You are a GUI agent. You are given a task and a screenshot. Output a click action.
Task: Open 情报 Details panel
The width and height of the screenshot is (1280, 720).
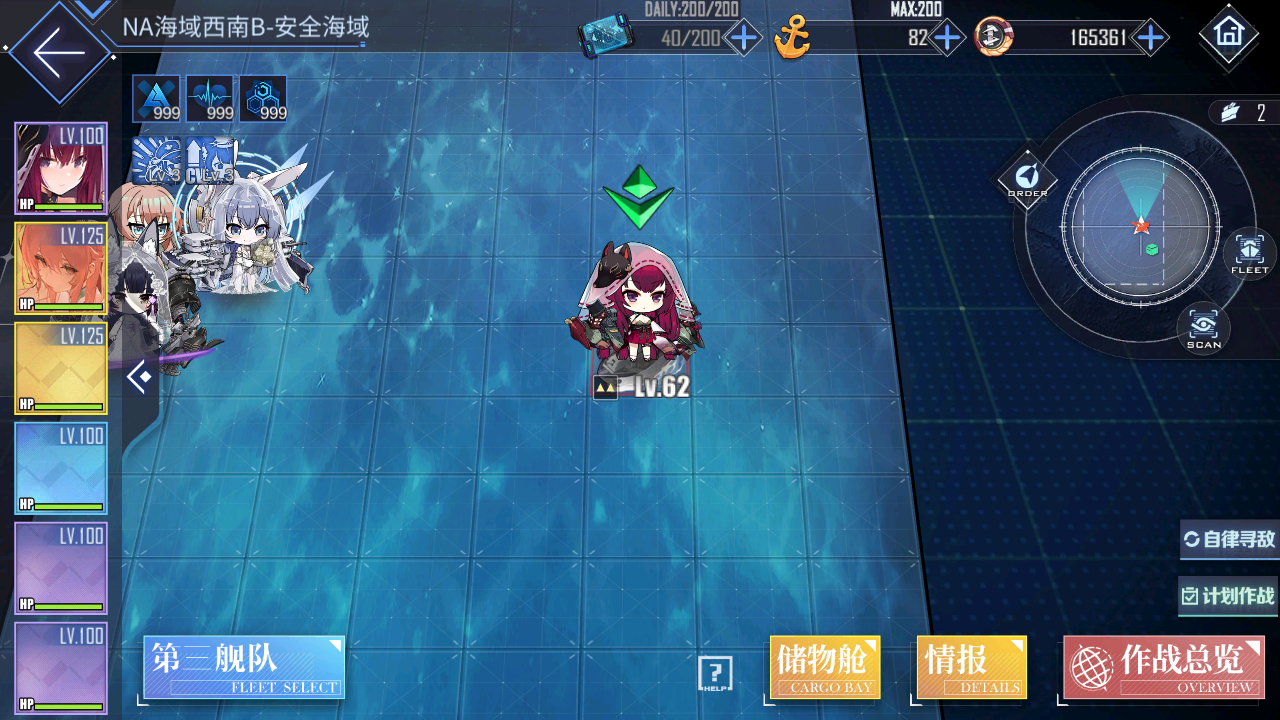(x=971, y=667)
